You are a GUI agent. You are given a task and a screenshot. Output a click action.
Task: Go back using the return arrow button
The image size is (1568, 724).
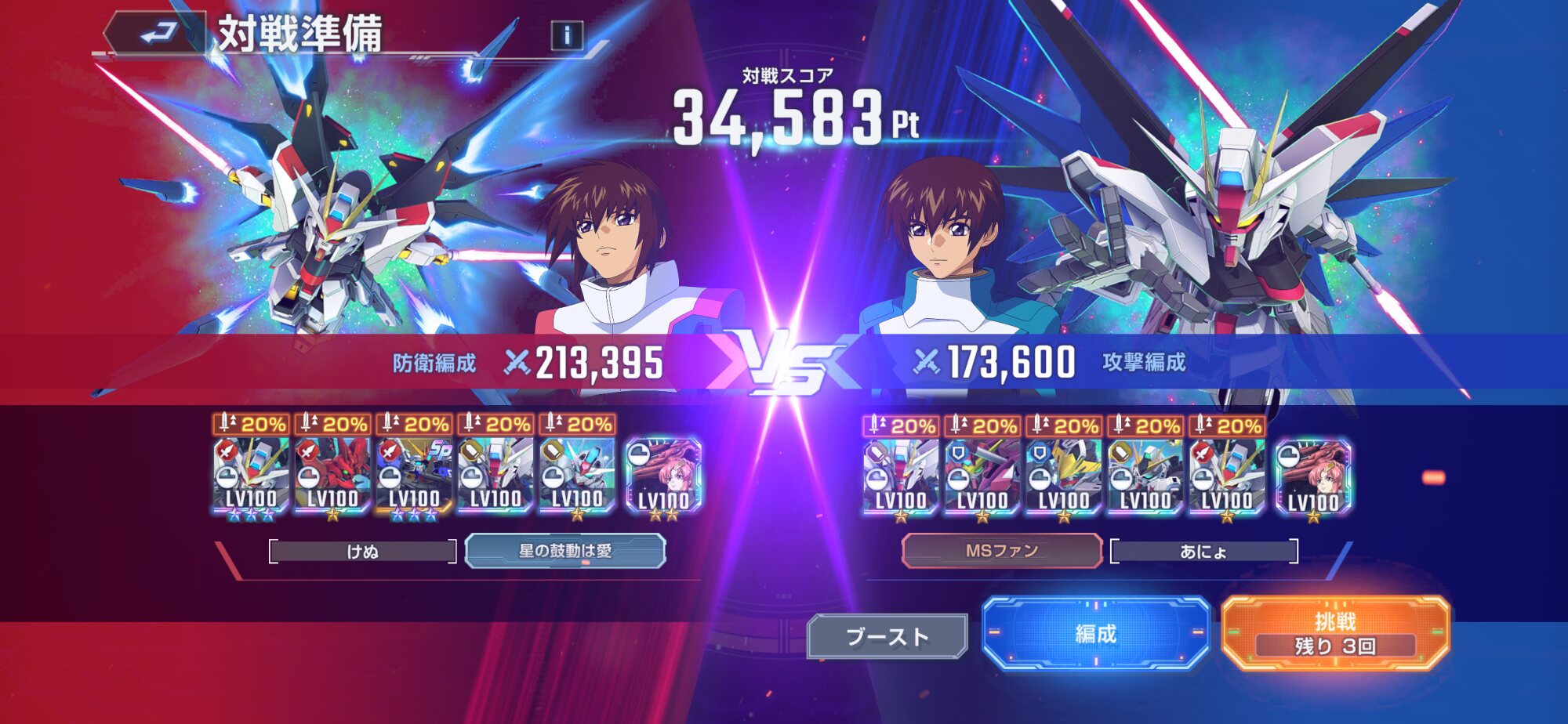click(x=158, y=33)
